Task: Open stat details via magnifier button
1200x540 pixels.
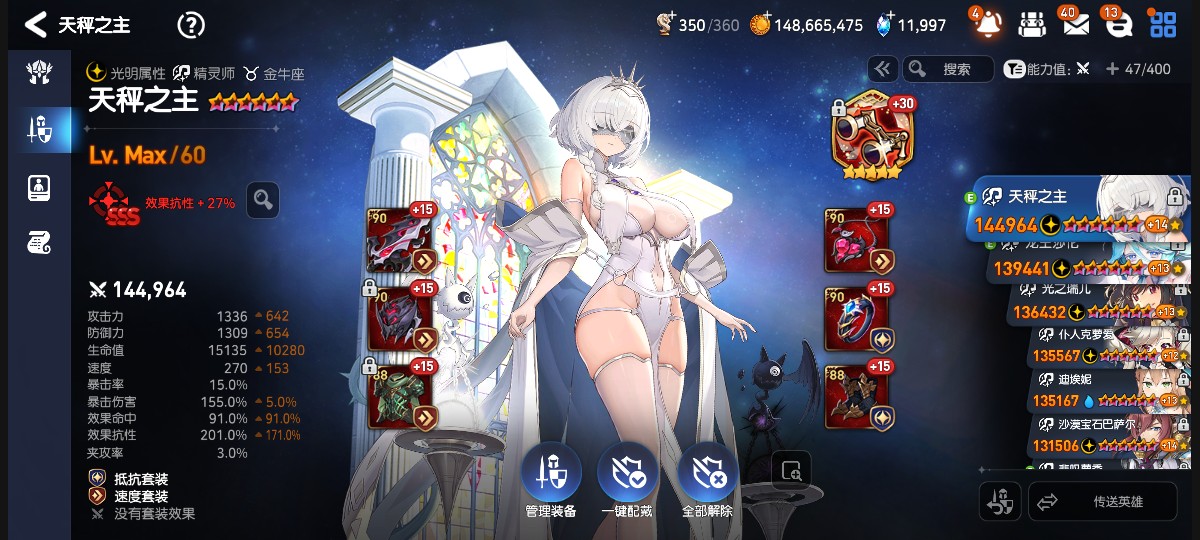Action: point(263,200)
